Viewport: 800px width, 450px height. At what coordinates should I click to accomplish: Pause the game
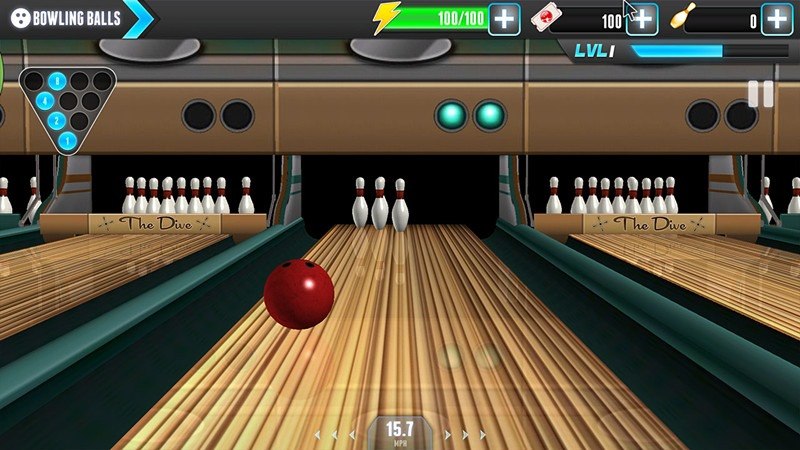tap(760, 94)
